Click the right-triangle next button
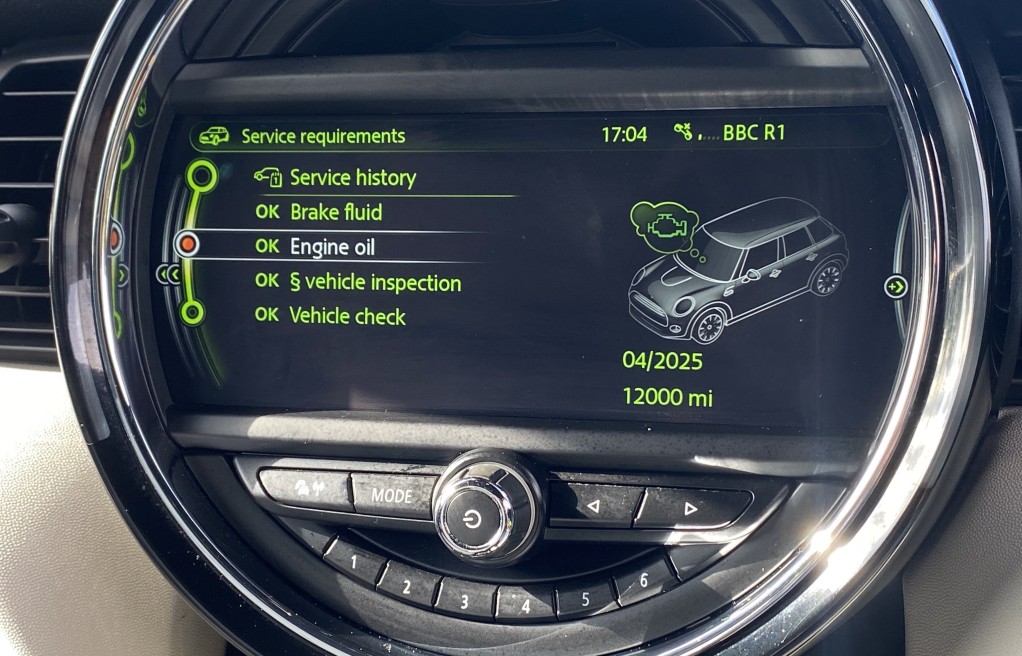1022x656 pixels. click(689, 508)
